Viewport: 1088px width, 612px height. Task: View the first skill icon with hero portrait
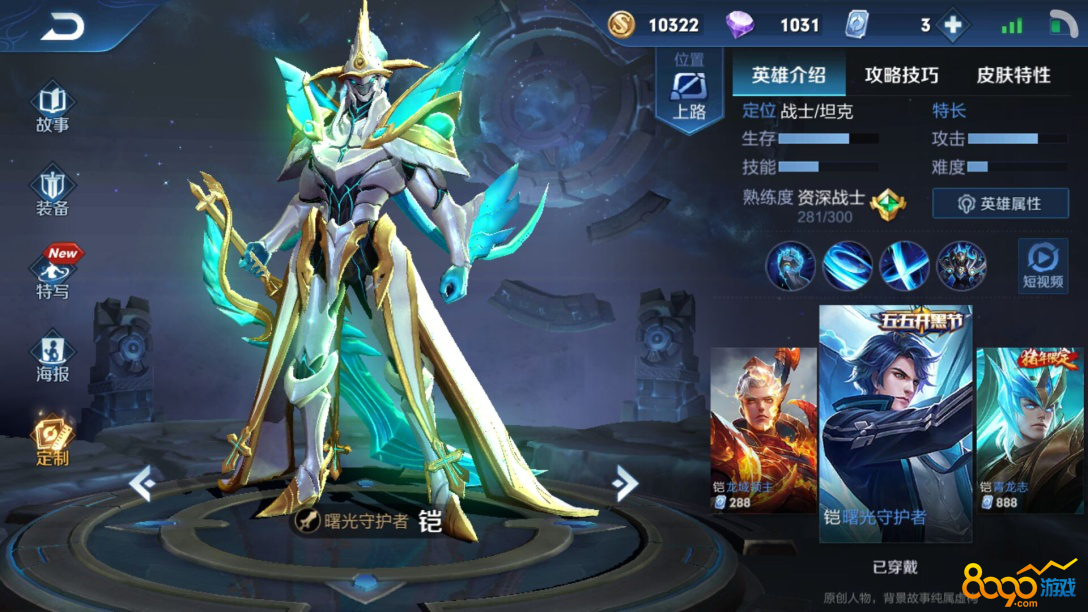(x=790, y=266)
